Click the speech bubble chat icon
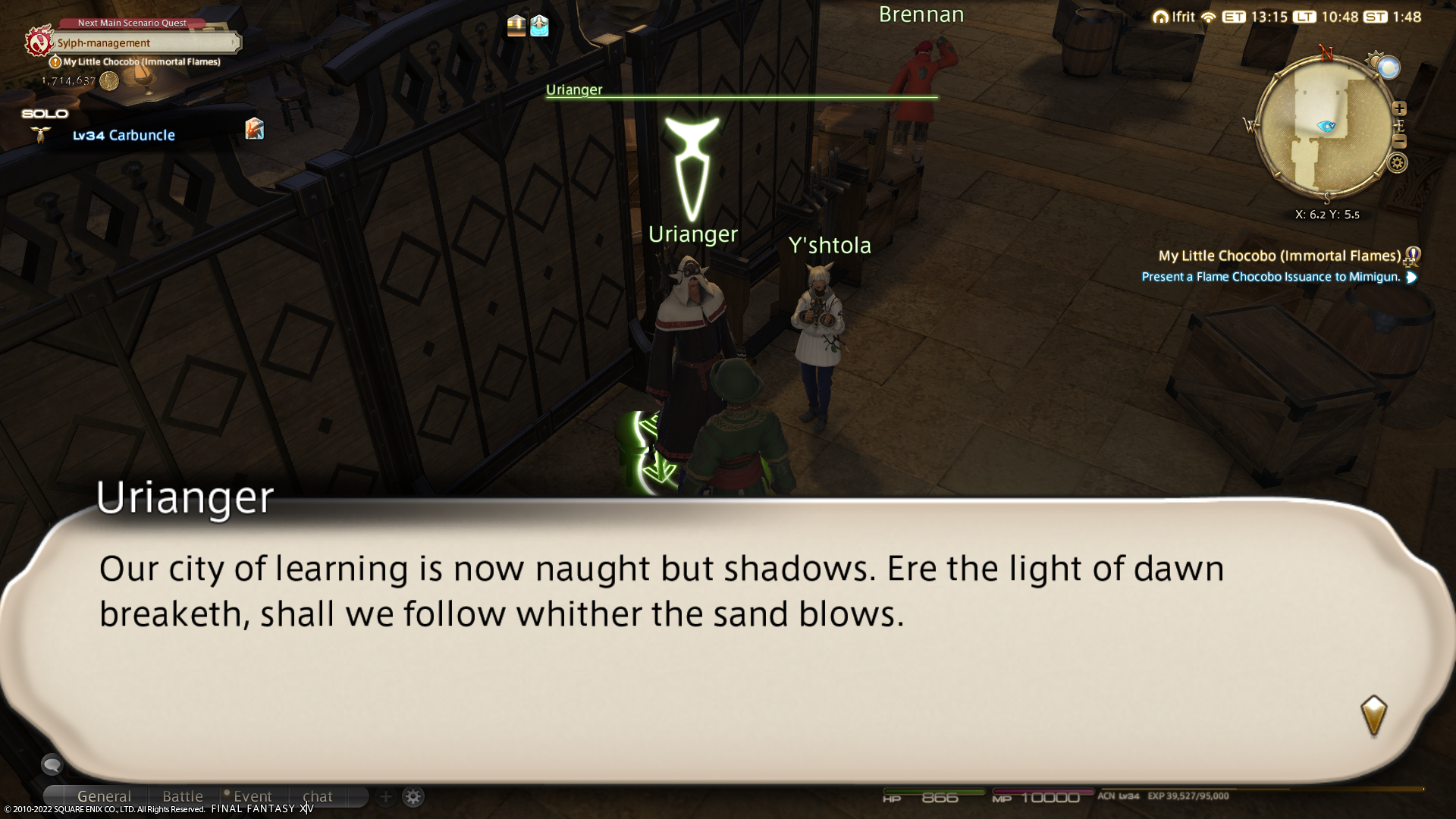Viewport: 1456px width, 819px height. (x=52, y=764)
